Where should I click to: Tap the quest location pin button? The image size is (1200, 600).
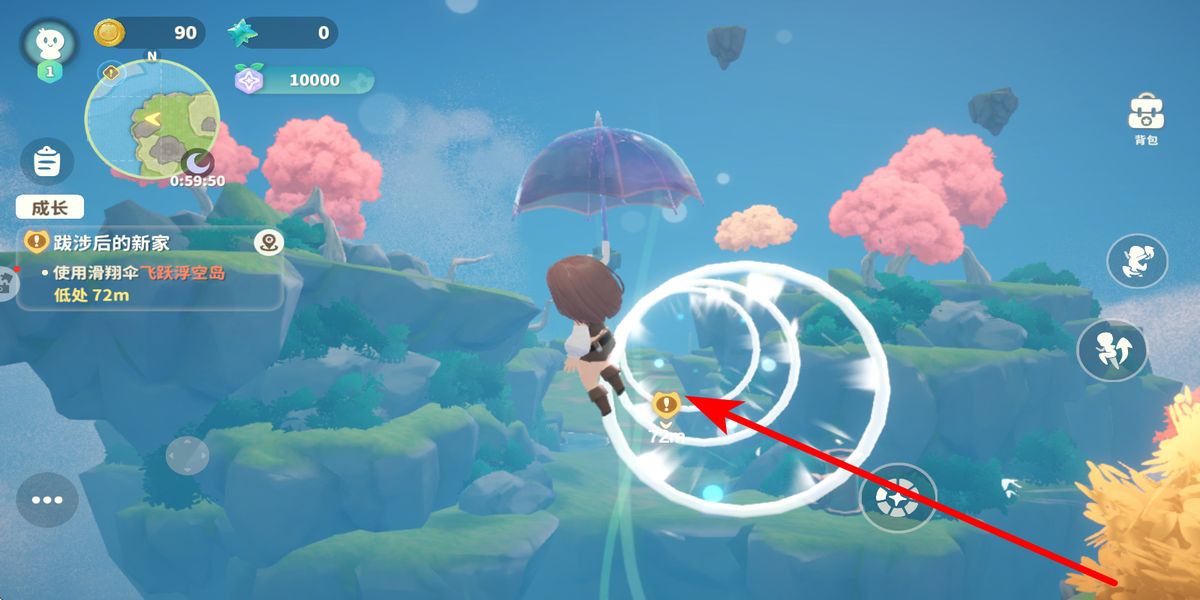tap(268, 241)
